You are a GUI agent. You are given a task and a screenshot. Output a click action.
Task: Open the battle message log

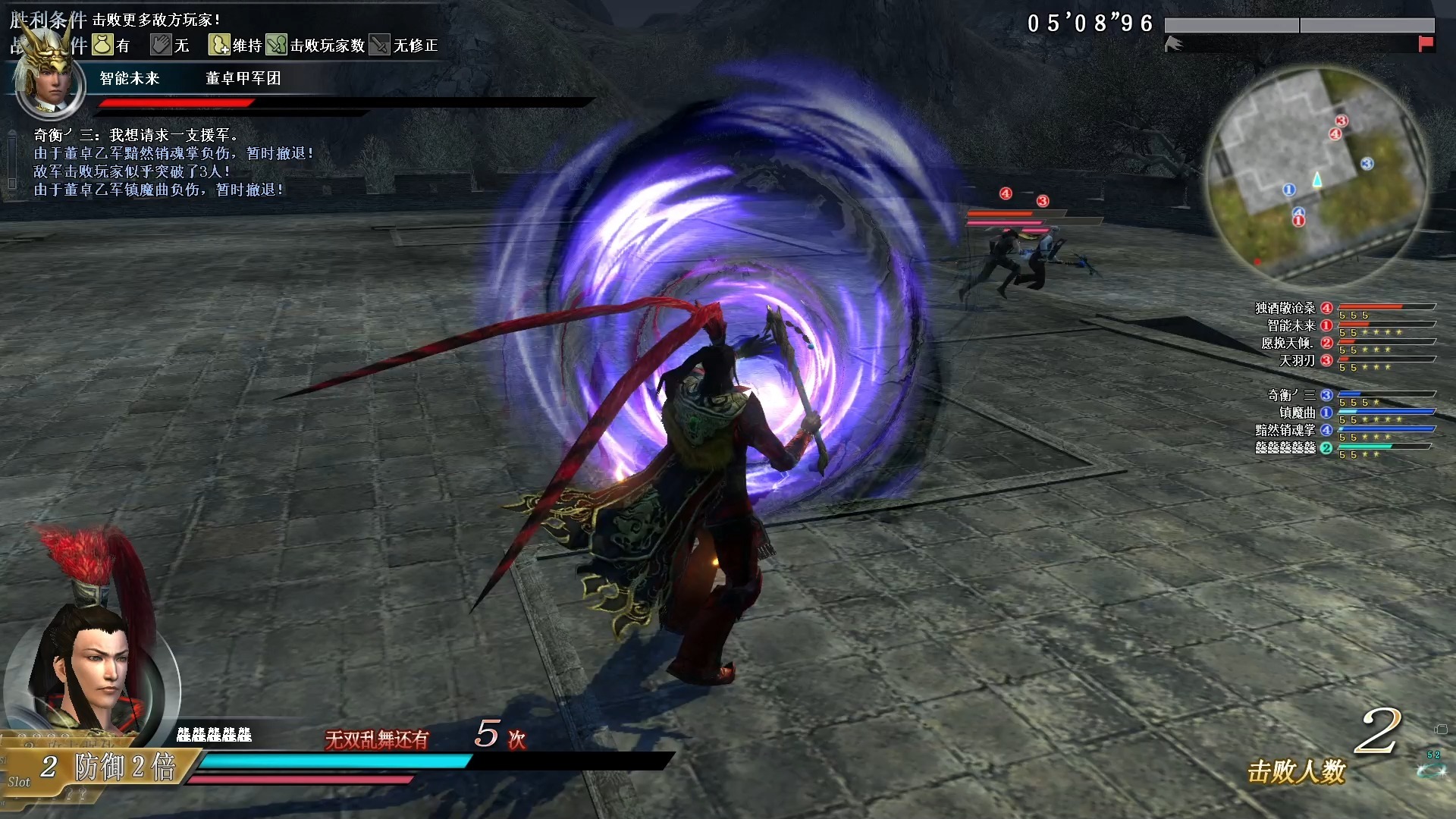[159, 162]
